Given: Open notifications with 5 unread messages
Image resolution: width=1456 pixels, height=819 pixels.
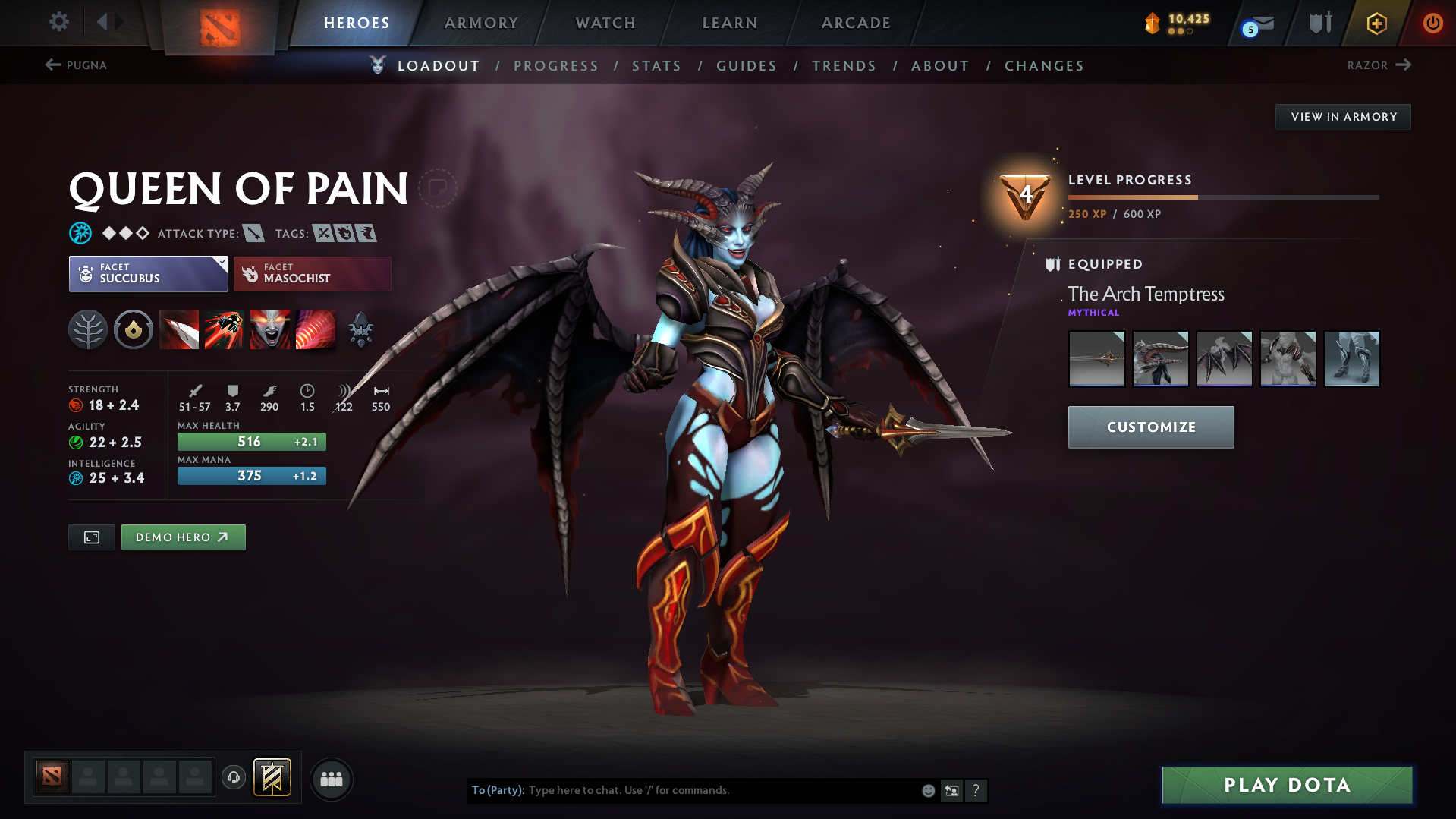Looking at the screenshot, I should (x=1253, y=24).
